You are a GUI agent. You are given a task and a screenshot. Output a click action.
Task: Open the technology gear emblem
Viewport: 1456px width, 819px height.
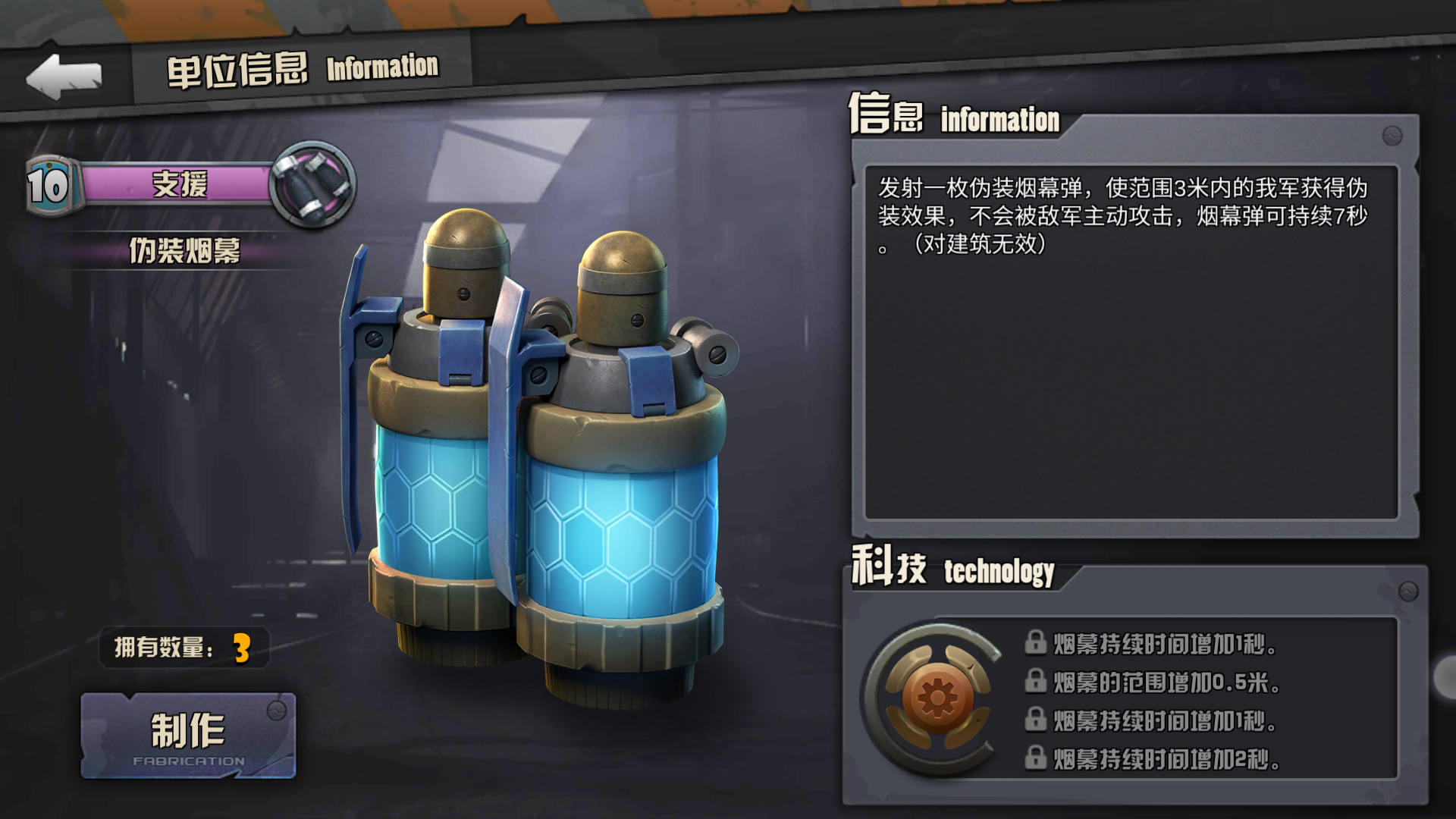click(x=937, y=697)
